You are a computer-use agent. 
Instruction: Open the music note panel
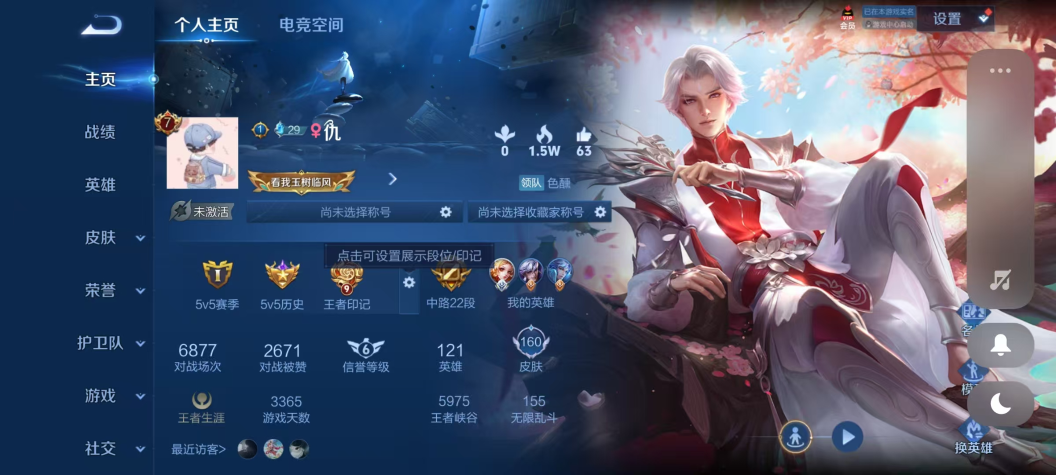[1000, 280]
